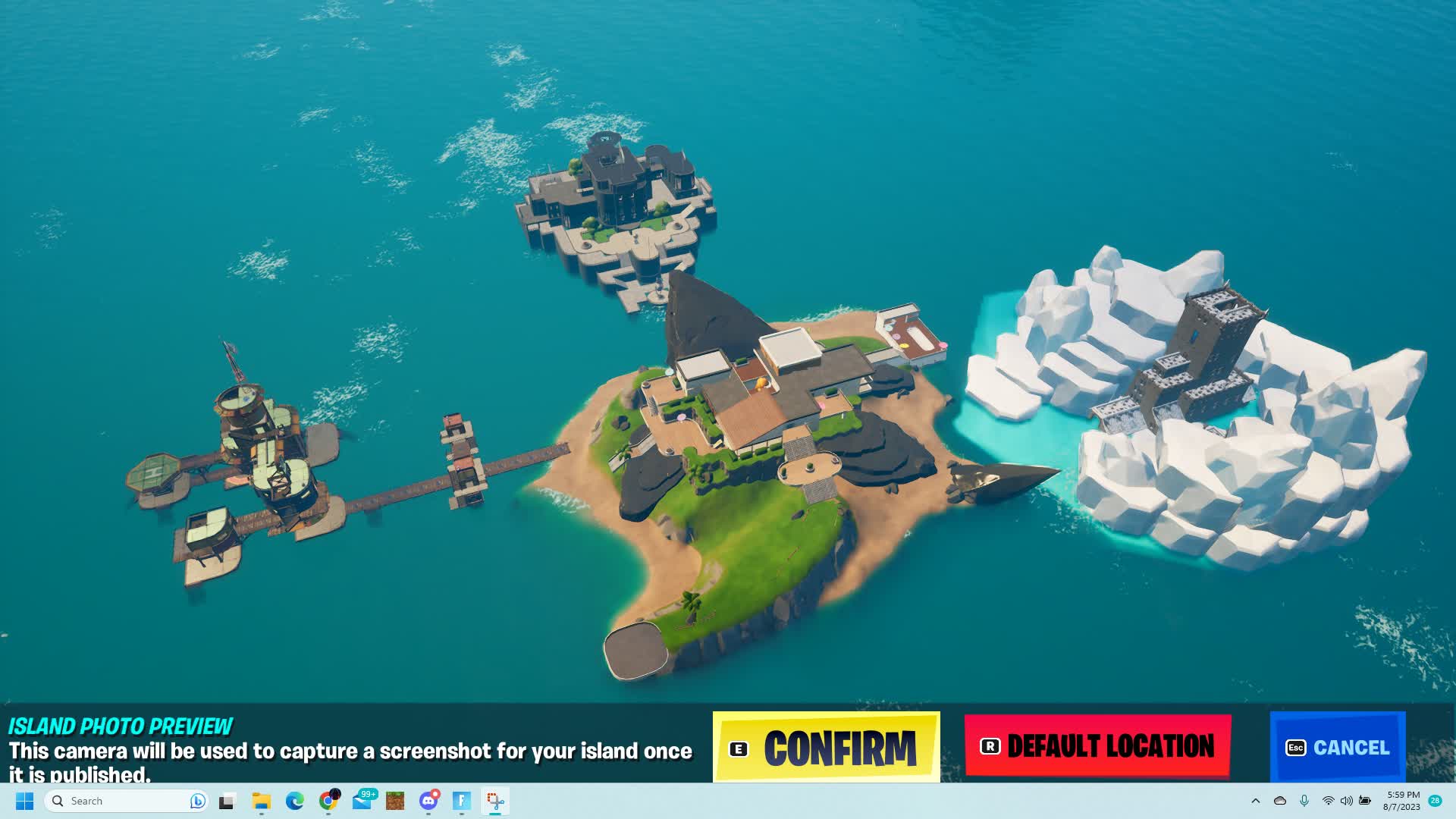This screenshot has height=819, width=1456.
Task: Open the Wi-Fi network flyout
Action: [x=1329, y=801]
